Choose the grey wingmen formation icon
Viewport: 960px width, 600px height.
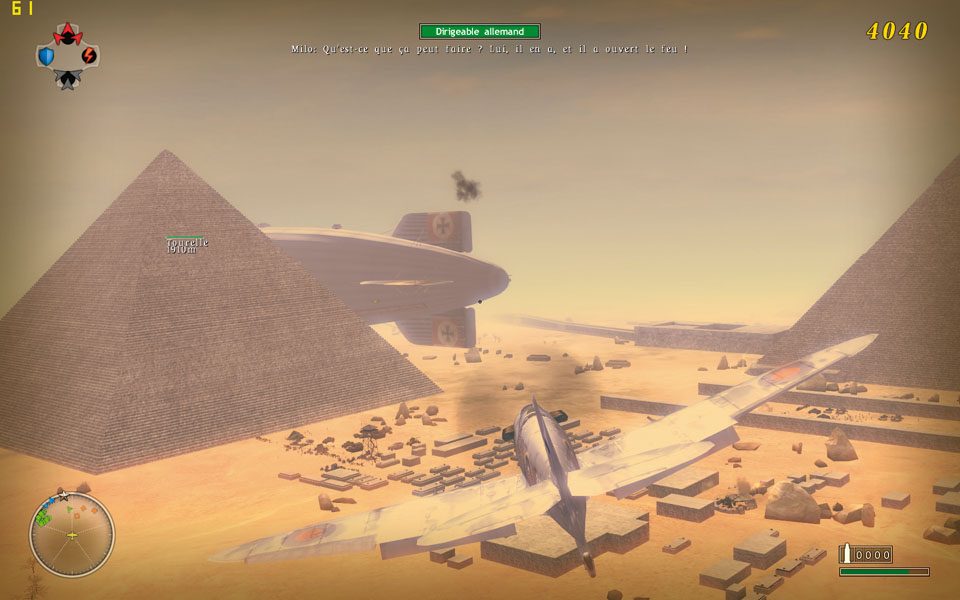tap(67, 79)
